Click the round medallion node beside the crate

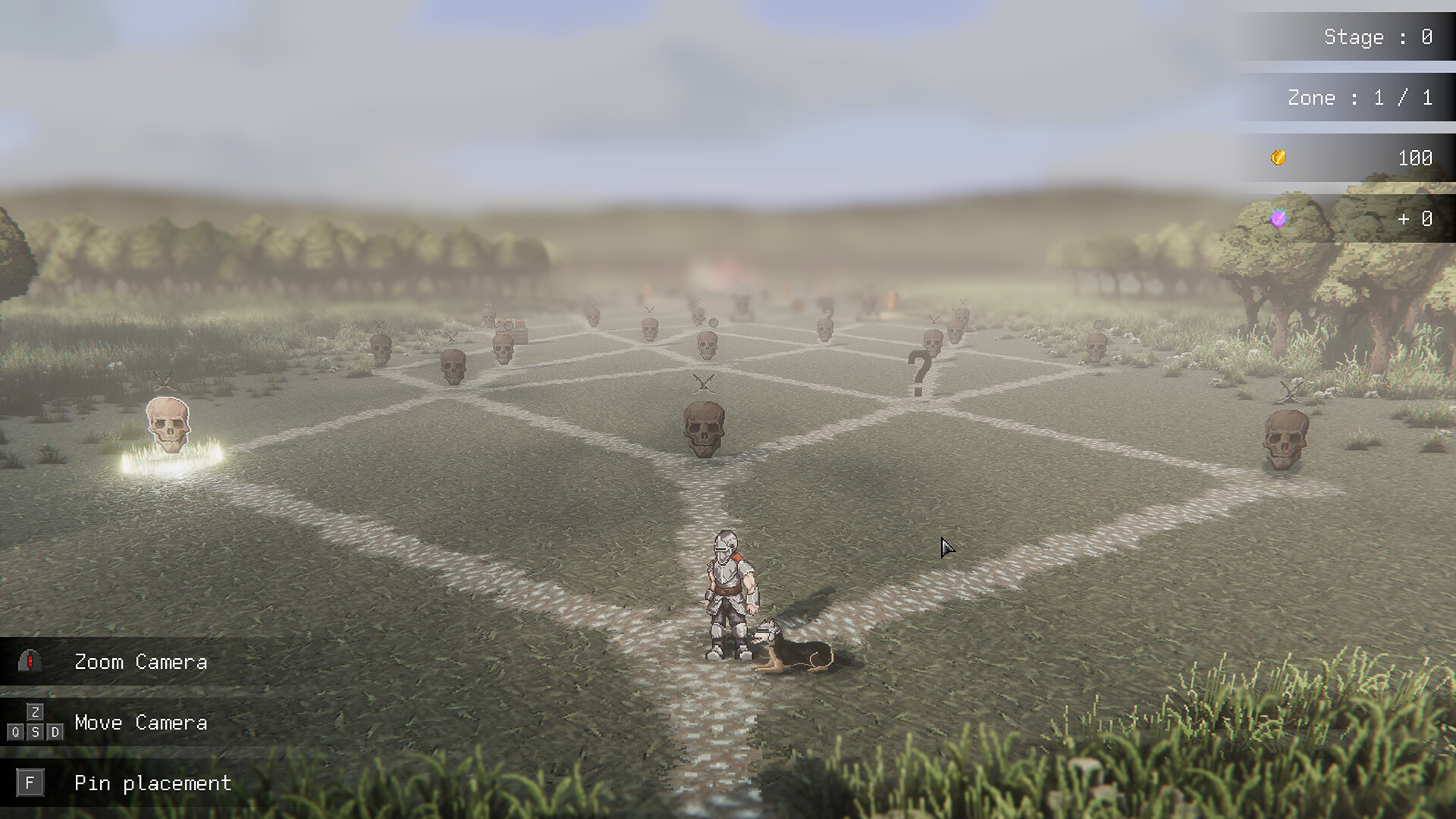509,326
